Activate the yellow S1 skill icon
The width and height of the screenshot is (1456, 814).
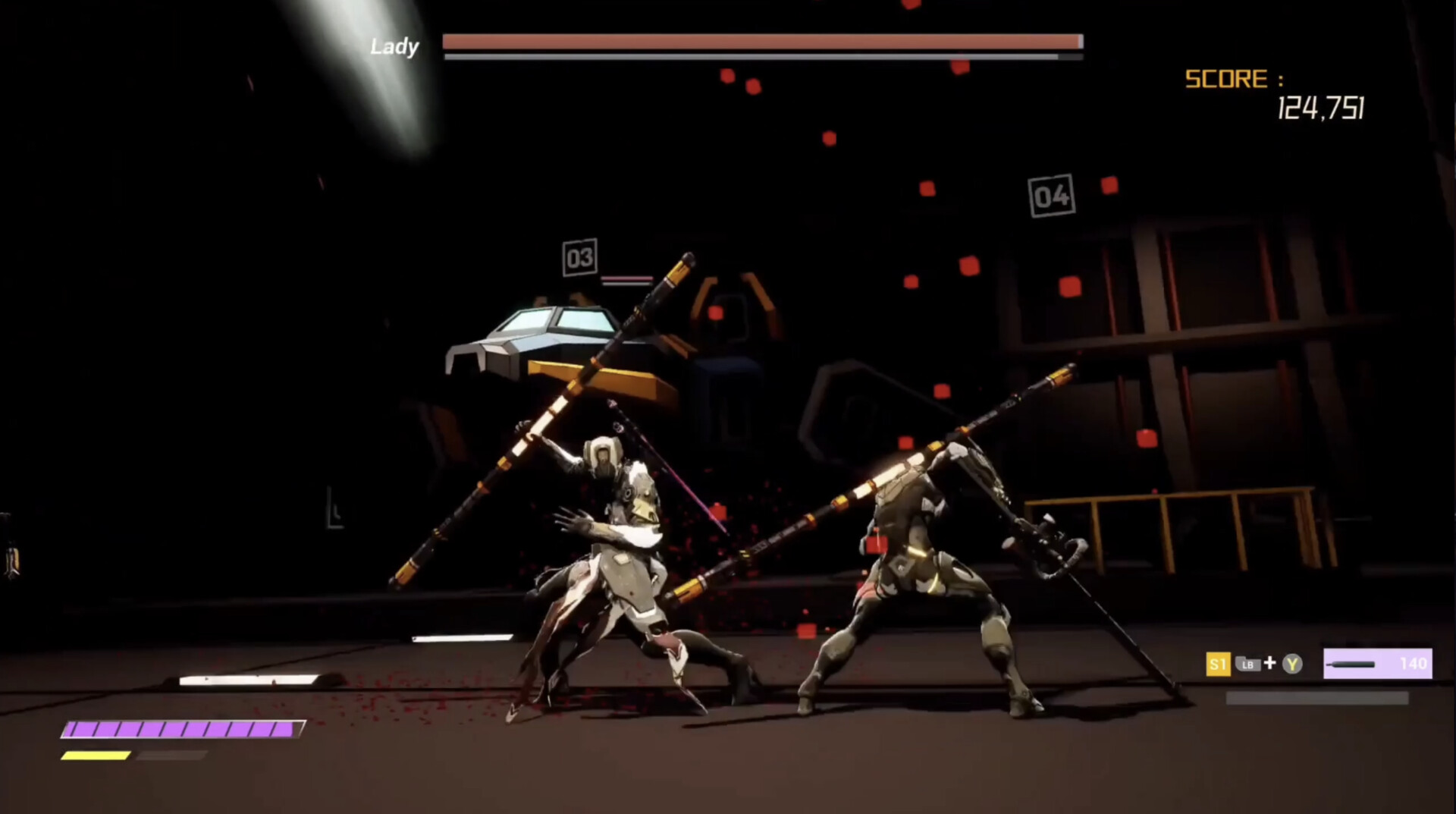pyautogui.click(x=1217, y=665)
